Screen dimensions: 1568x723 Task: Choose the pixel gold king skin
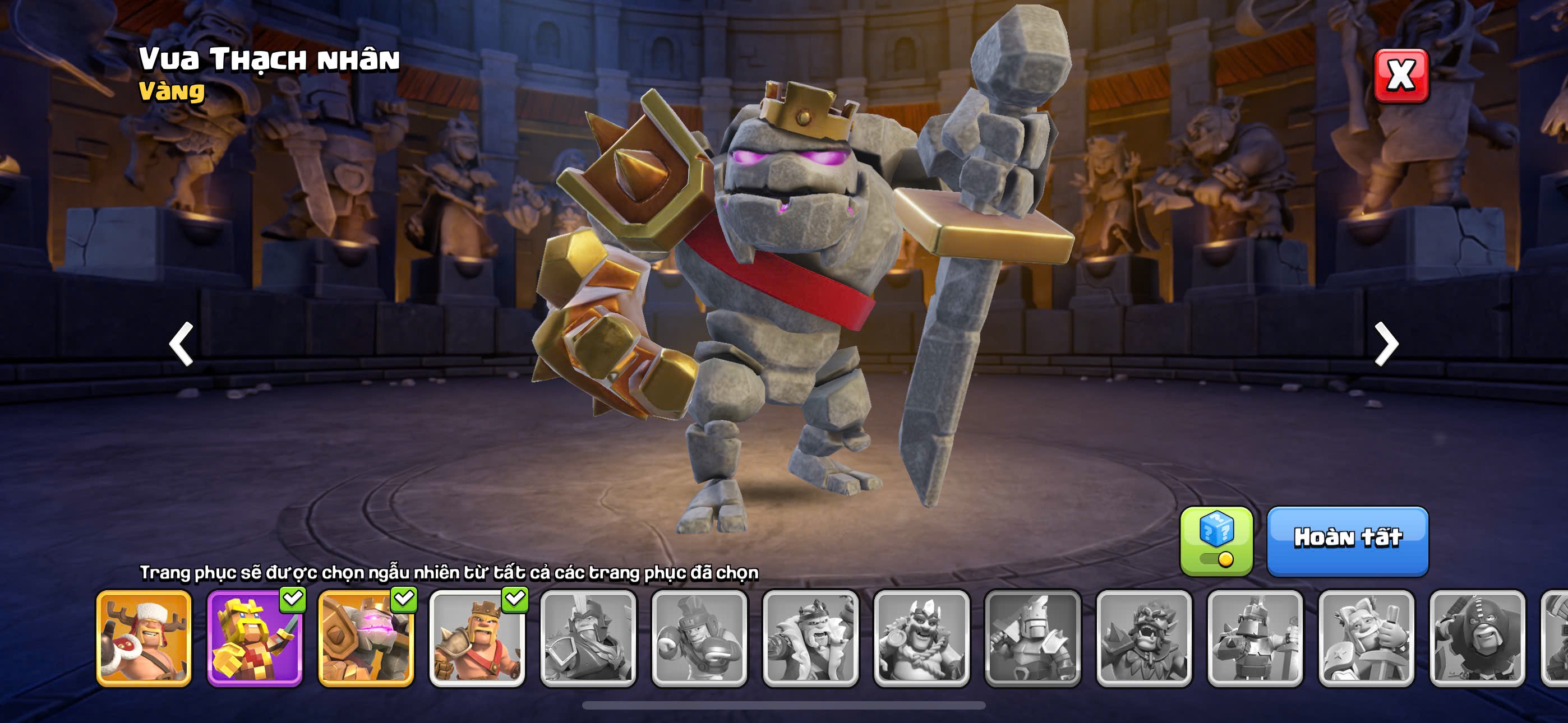tap(255, 638)
